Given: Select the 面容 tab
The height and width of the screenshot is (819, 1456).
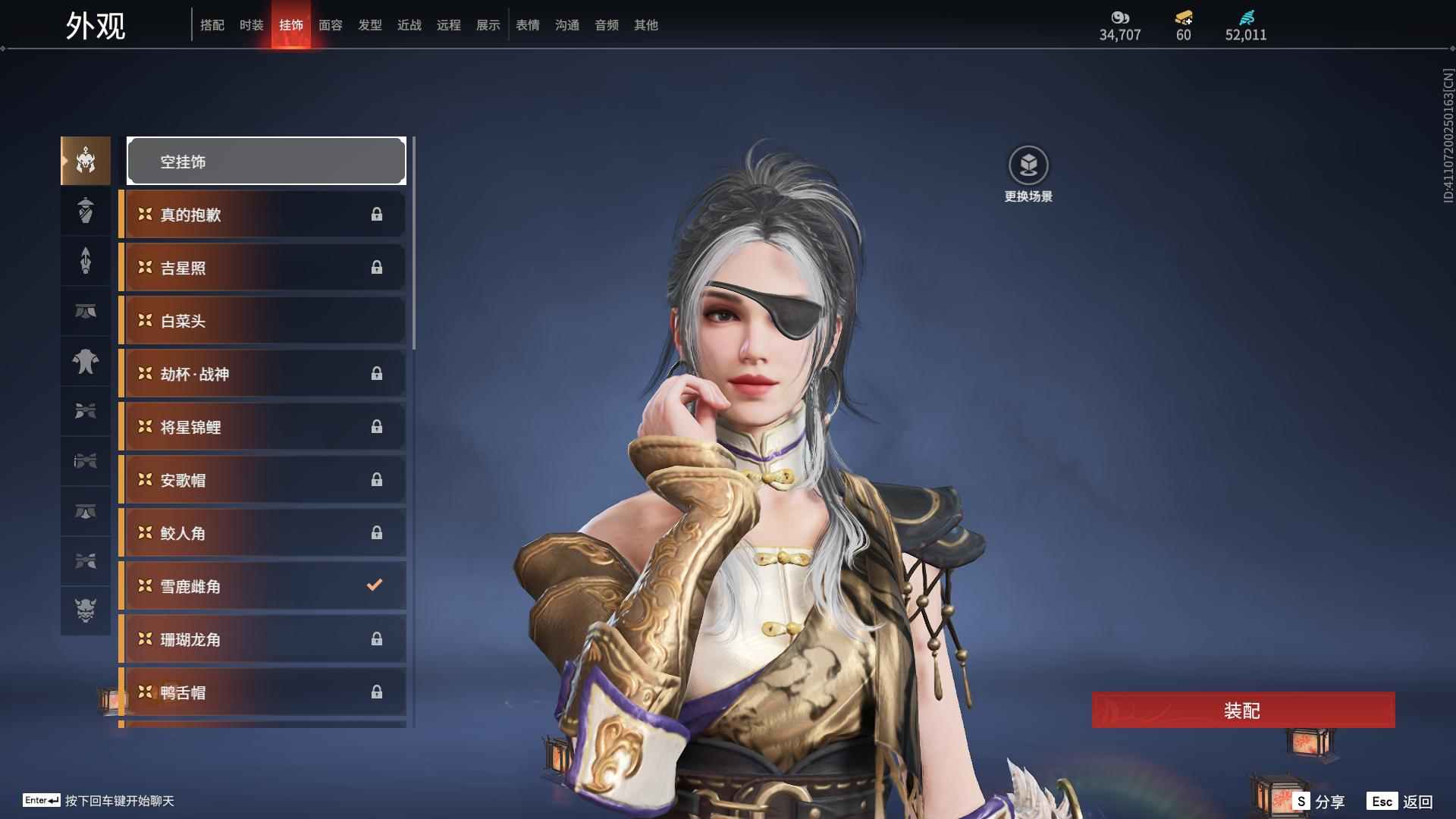Looking at the screenshot, I should point(330,25).
